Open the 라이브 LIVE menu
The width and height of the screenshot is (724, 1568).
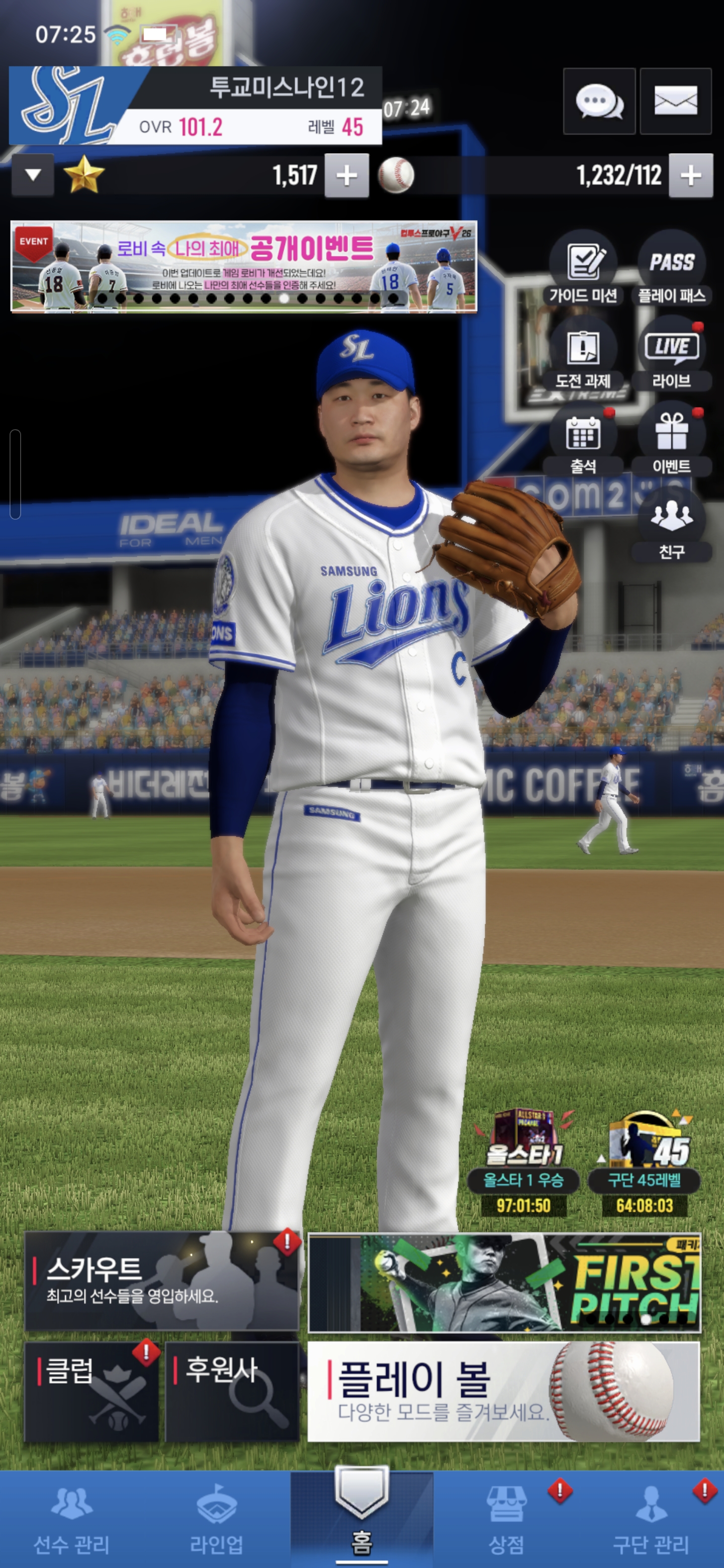point(672,354)
